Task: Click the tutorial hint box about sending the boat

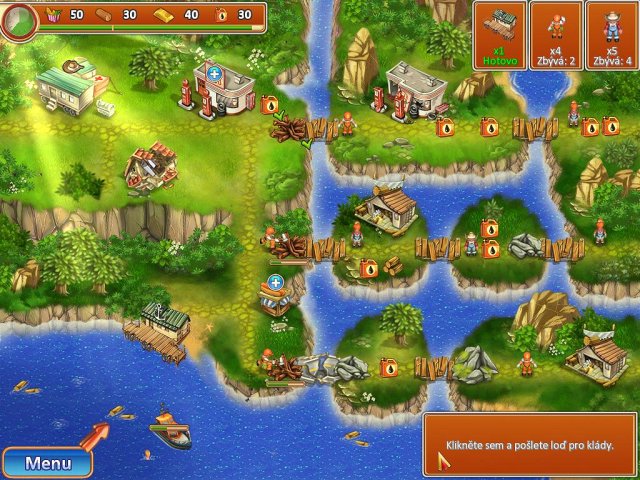Action: (528, 444)
